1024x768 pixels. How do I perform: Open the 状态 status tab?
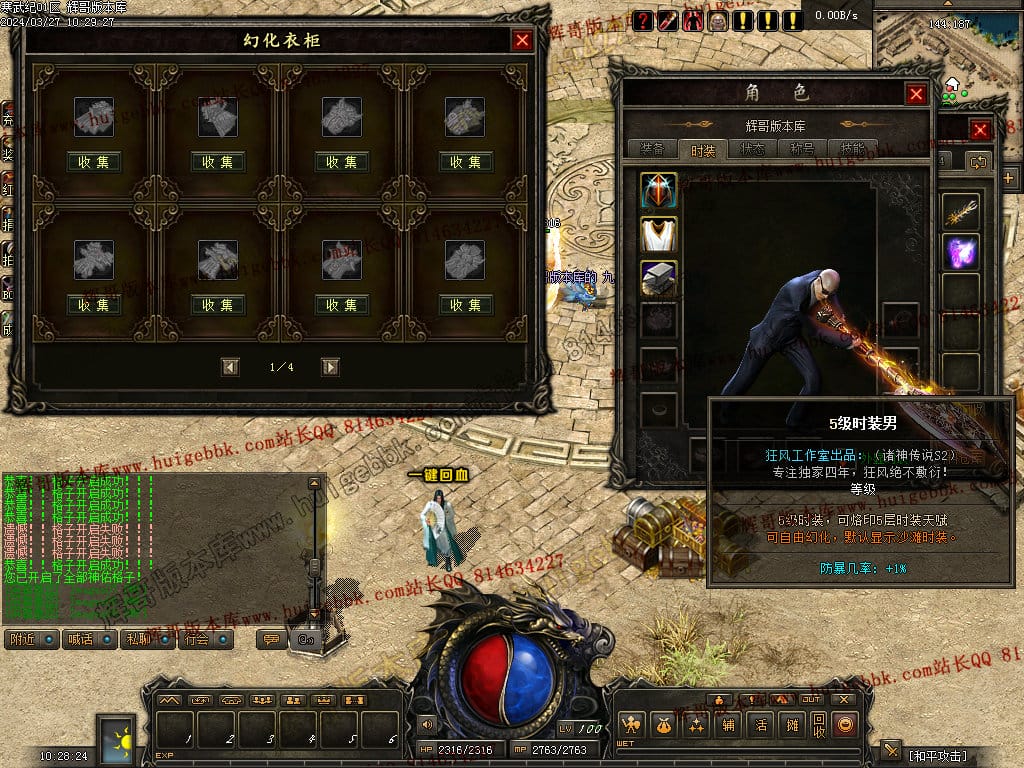coord(753,149)
